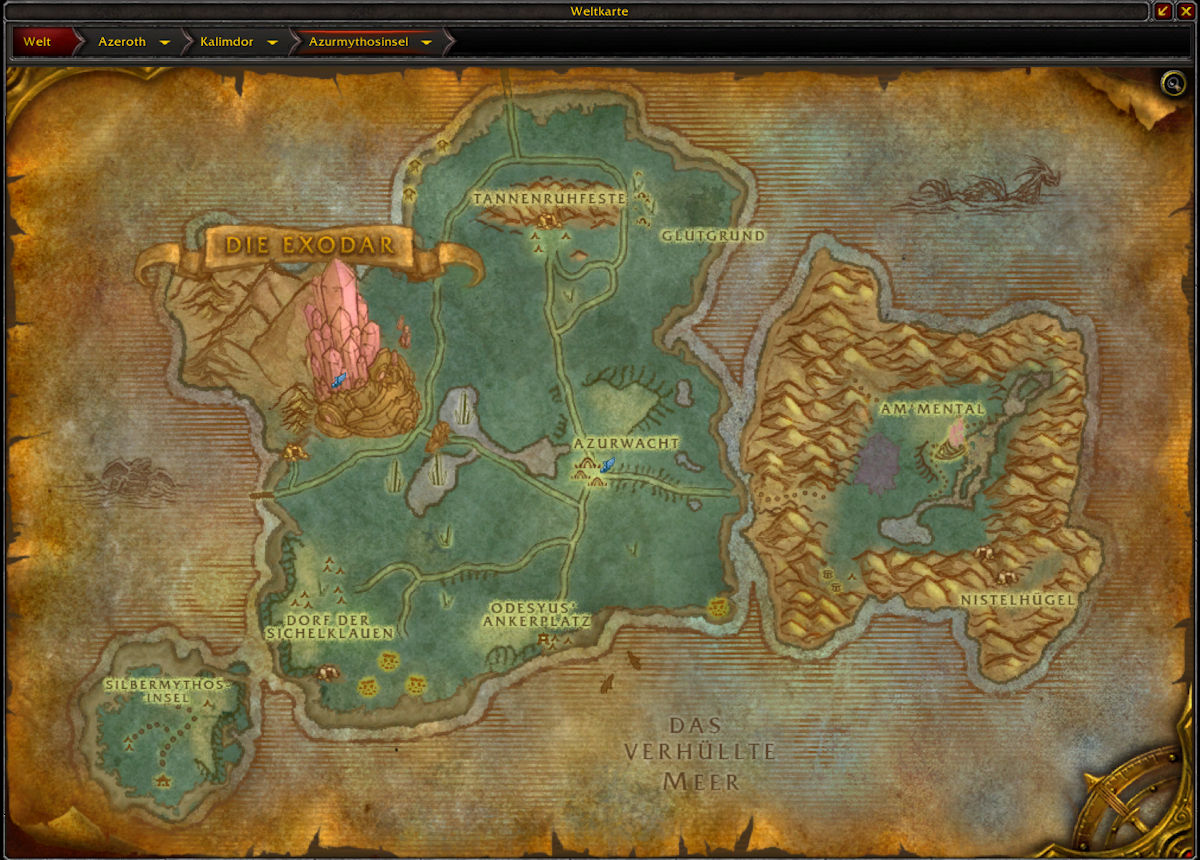Click the Die Exodar city banner
This screenshot has width=1200, height=860.
[304, 245]
